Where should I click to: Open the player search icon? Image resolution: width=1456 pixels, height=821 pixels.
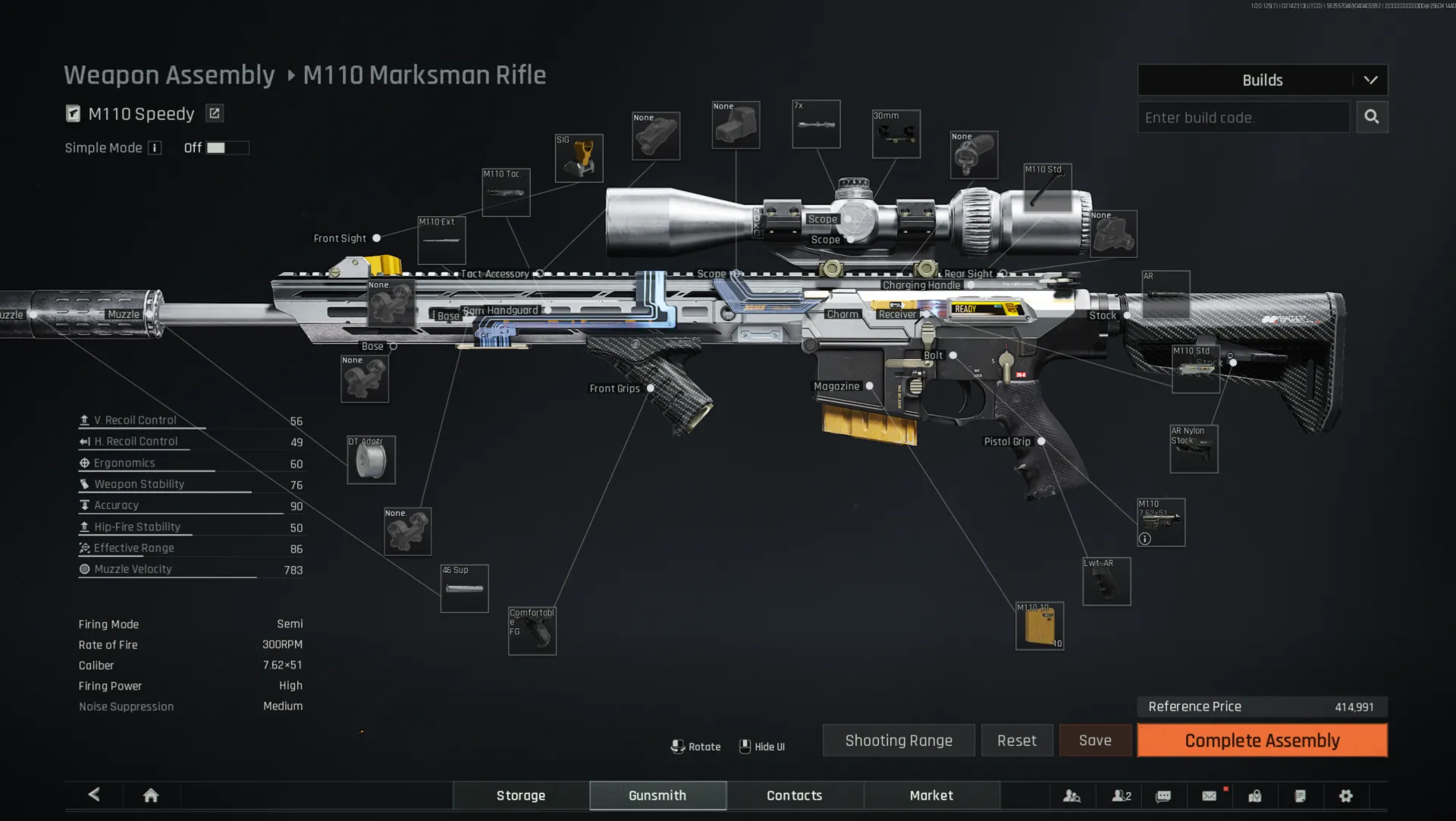pyautogui.click(x=1072, y=796)
